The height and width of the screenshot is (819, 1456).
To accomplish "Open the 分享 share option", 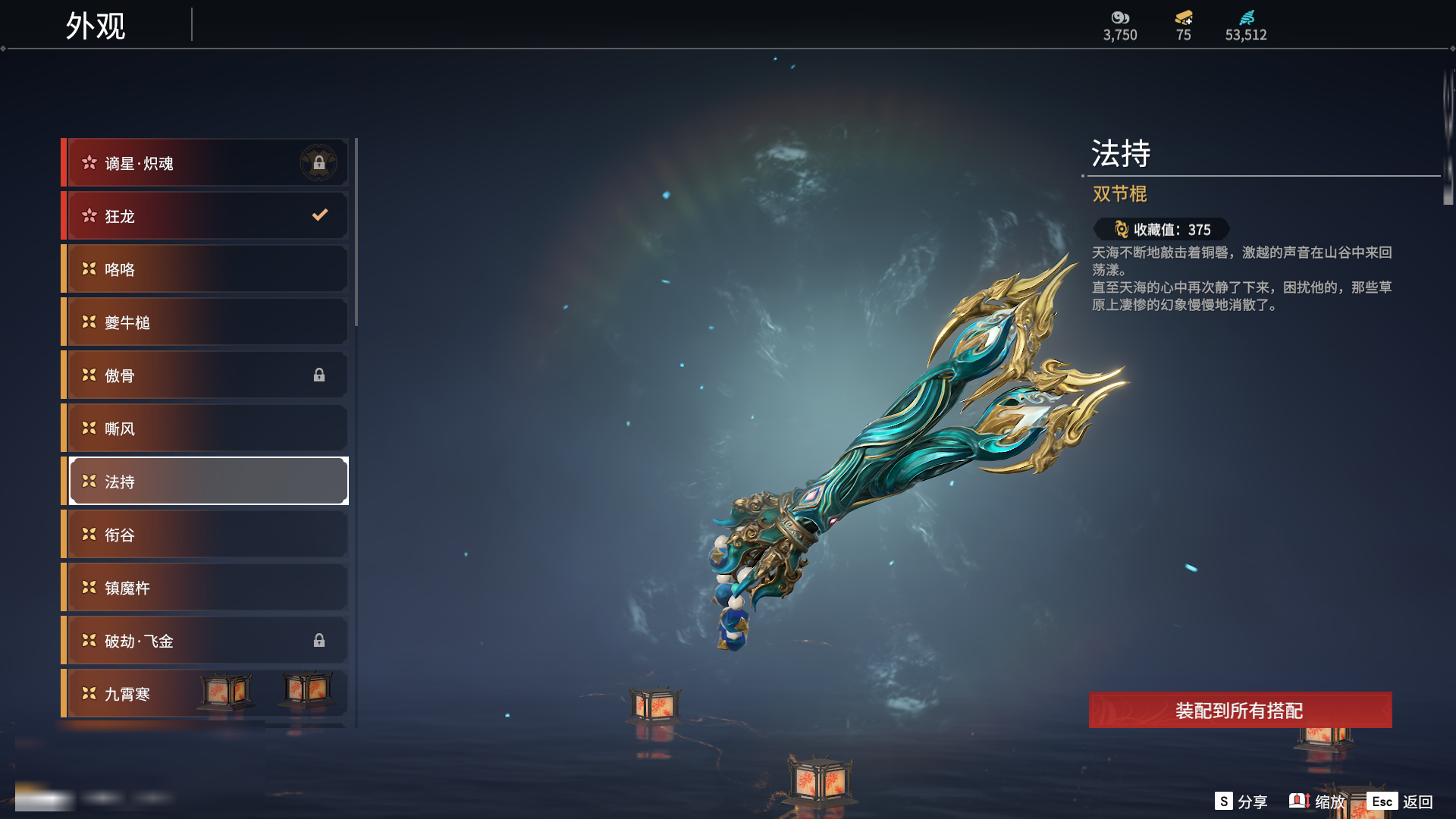I will point(1241,802).
